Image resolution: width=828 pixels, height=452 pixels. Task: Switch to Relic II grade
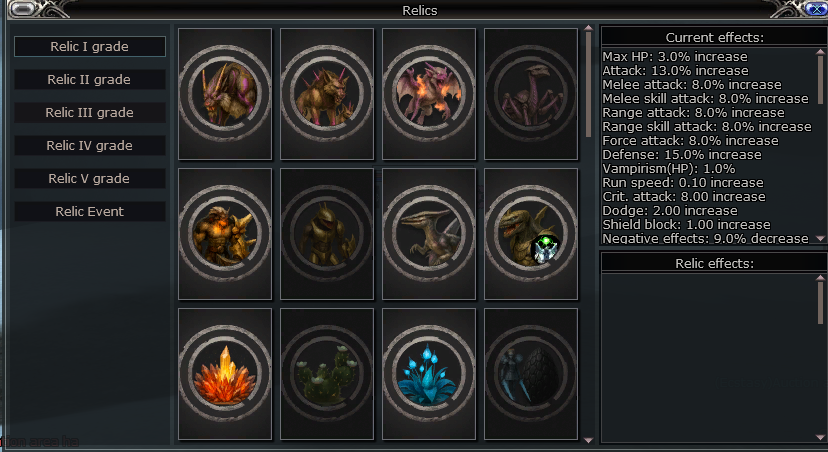pos(90,80)
